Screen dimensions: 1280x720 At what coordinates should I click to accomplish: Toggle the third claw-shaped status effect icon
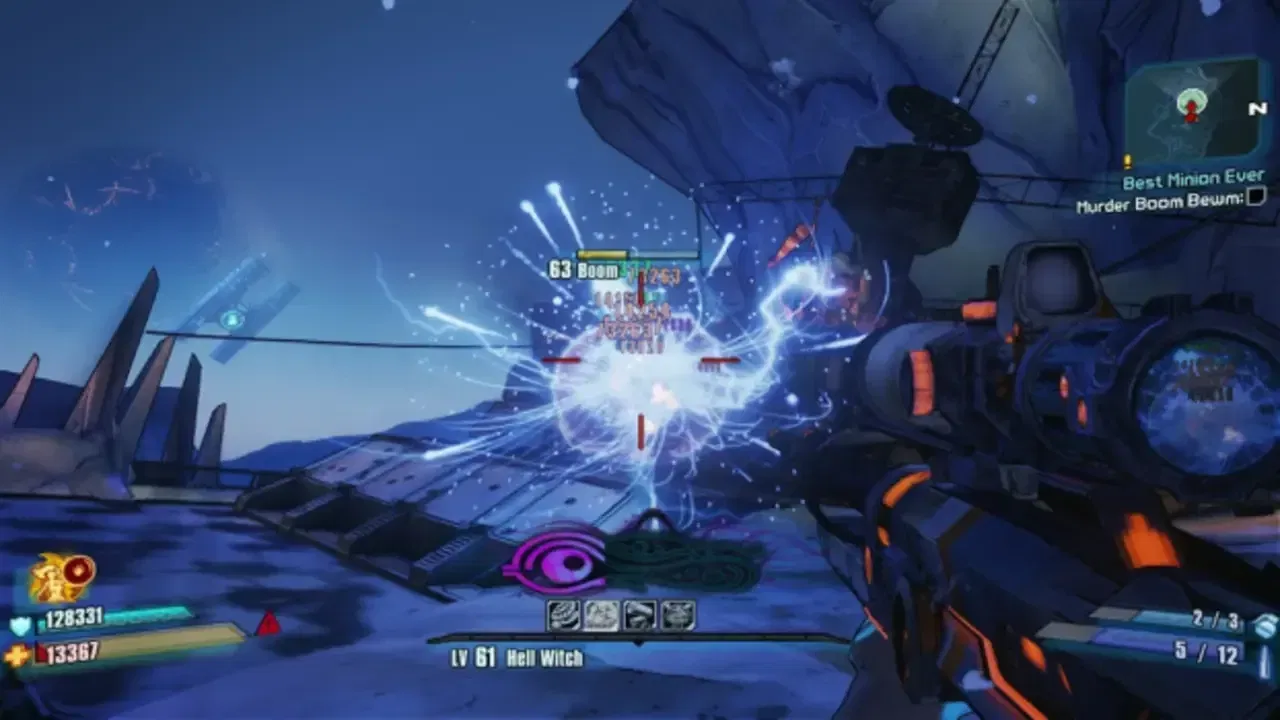(639, 614)
